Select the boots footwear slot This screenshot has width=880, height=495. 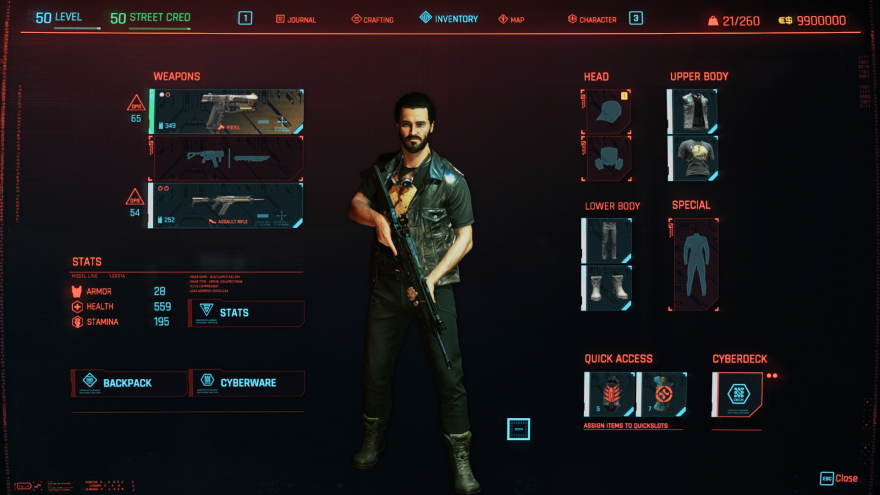(606, 288)
